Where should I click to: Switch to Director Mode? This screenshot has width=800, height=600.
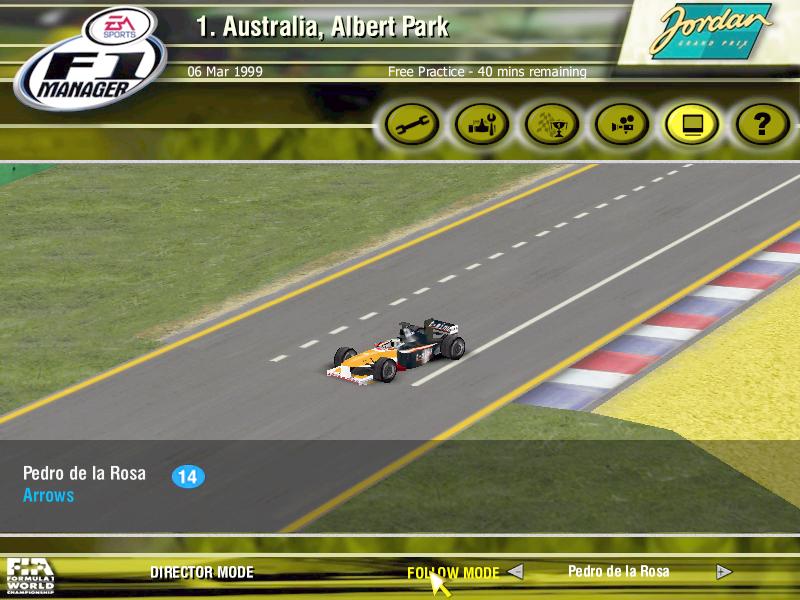coord(202,573)
